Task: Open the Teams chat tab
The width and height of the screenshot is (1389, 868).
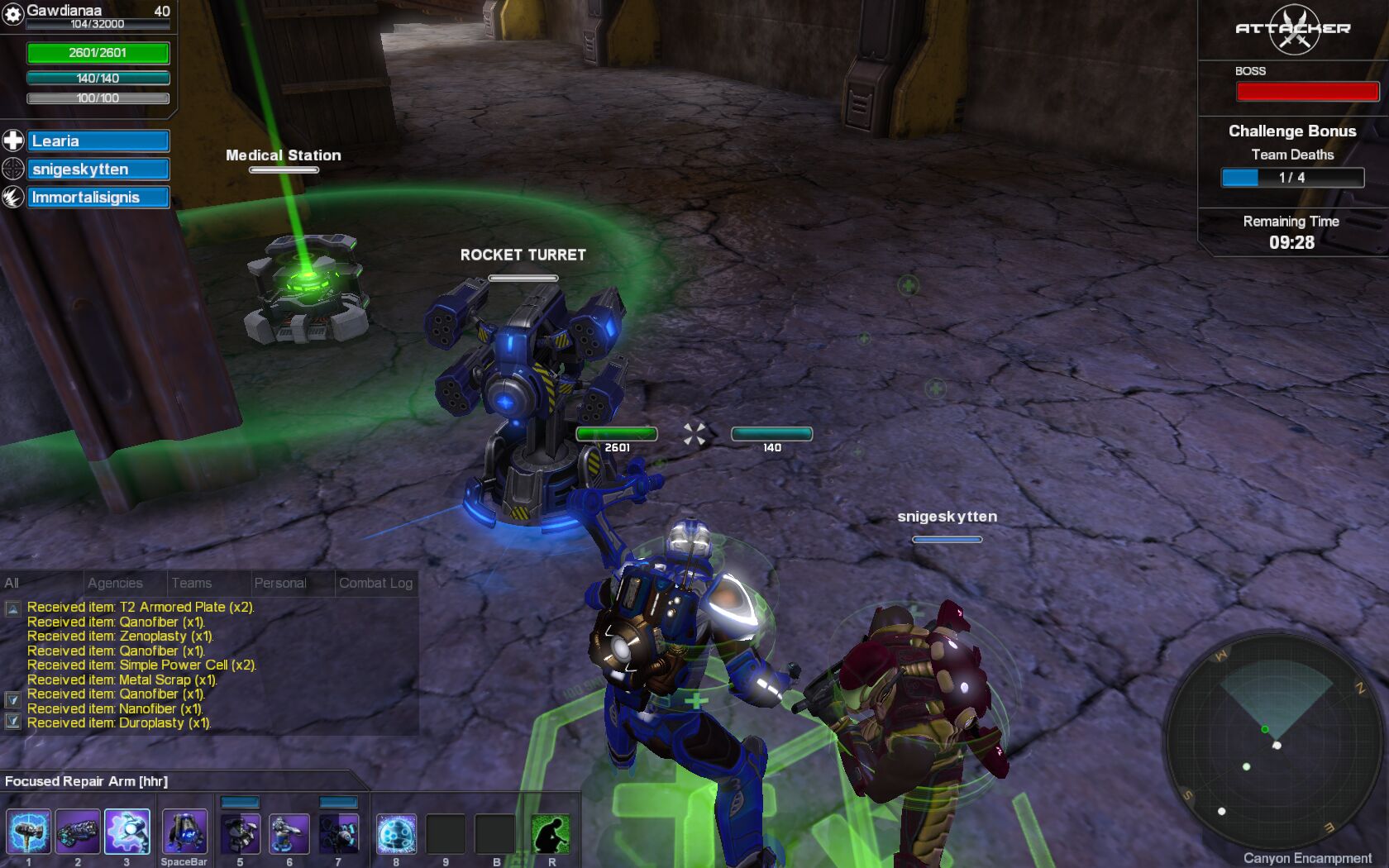Action: [x=192, y=583]
